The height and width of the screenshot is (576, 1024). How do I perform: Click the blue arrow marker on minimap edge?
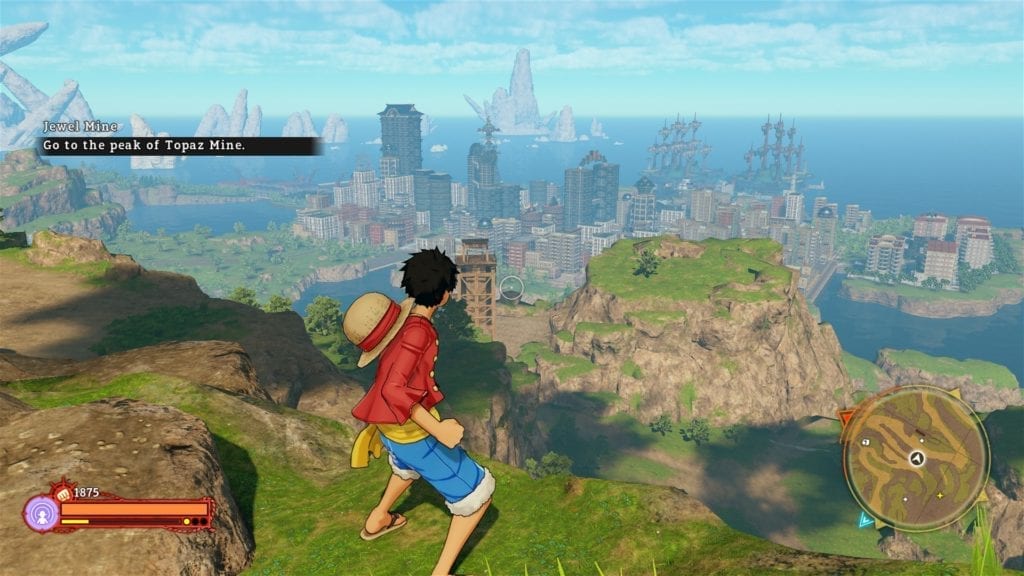pos(864,519)
